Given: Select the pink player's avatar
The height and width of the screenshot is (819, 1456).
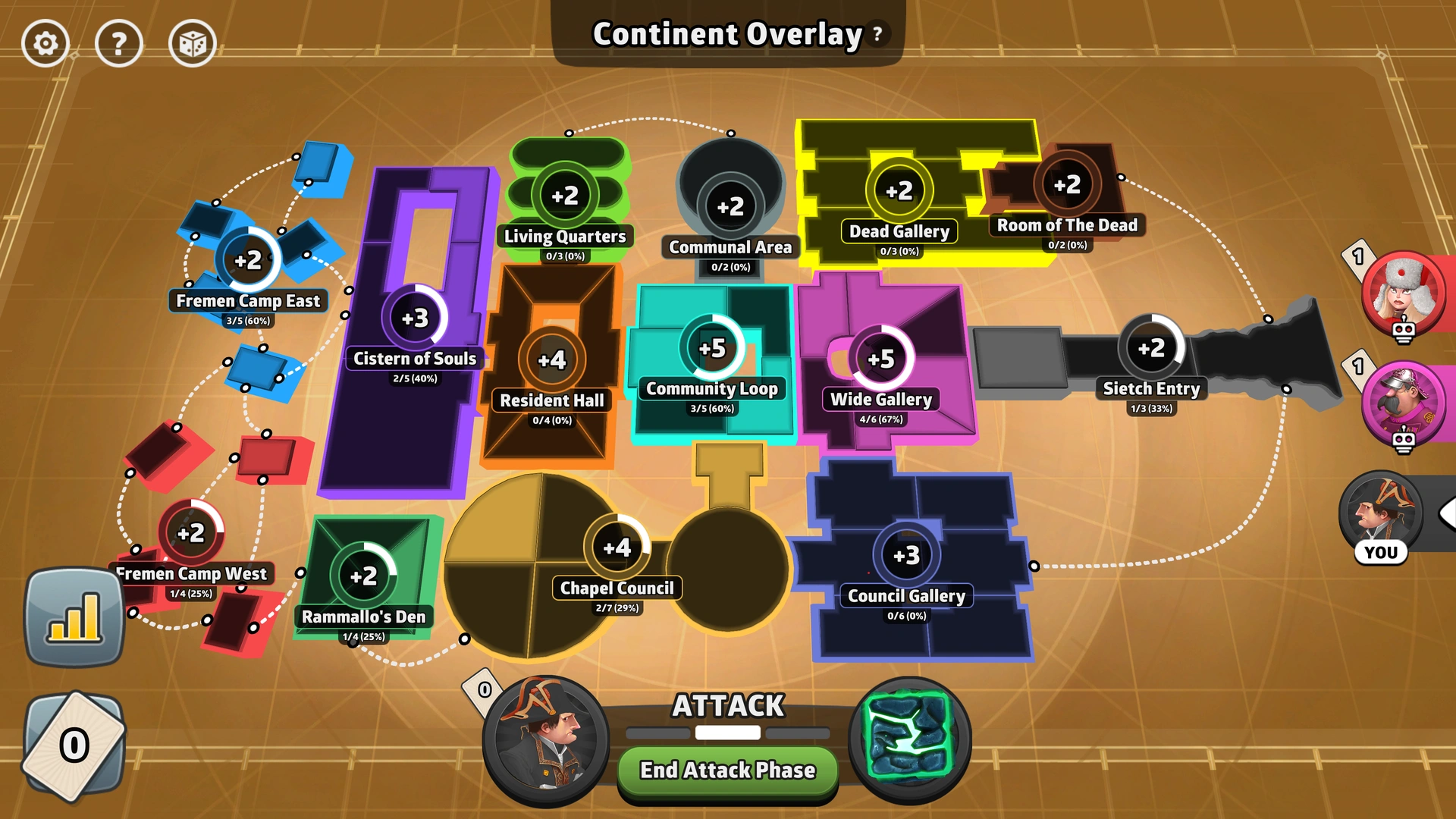Looking at the screenshot, I should [1404, 407].
